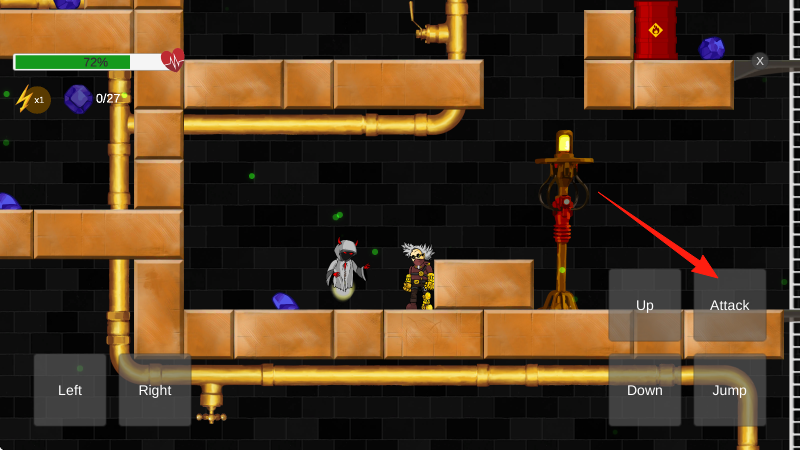Click the Down control button
The height and width of the screenshot is (450, 800).
[x=645, y=390]
